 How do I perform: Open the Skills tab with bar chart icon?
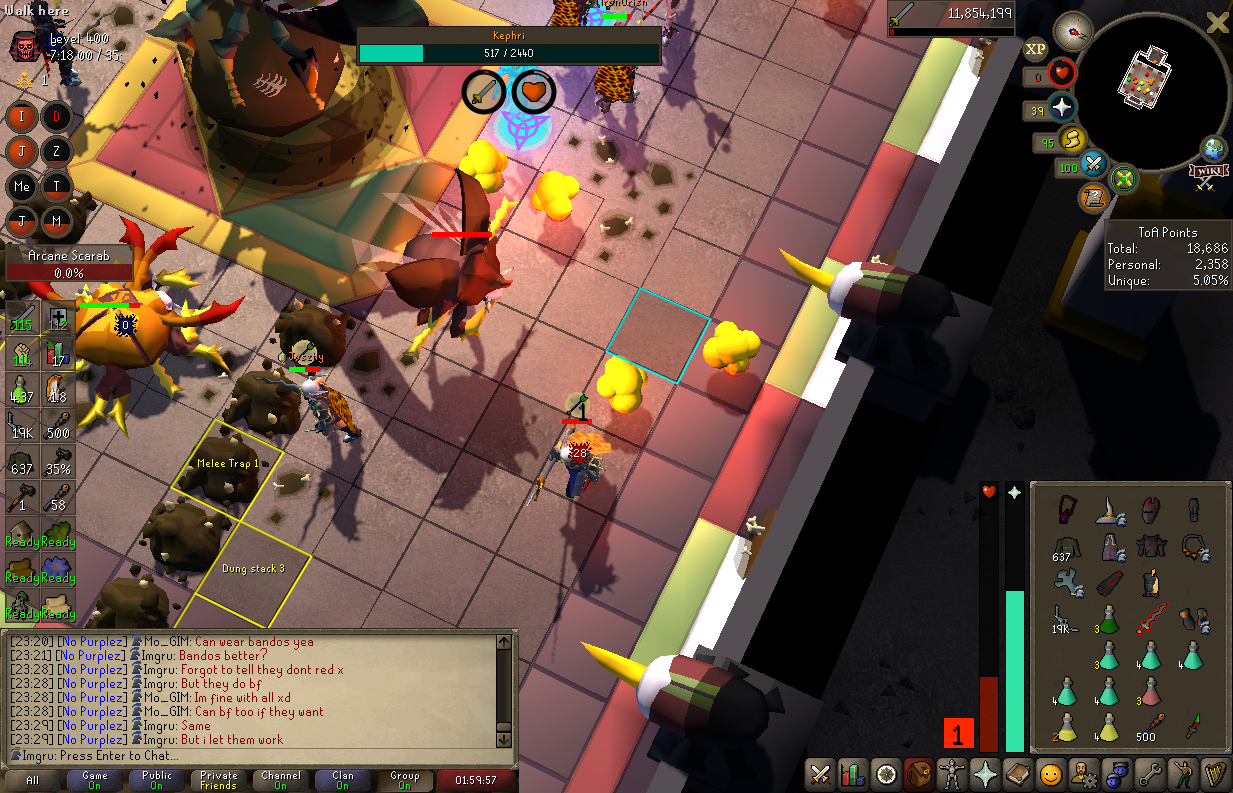(x=853, y=773)
